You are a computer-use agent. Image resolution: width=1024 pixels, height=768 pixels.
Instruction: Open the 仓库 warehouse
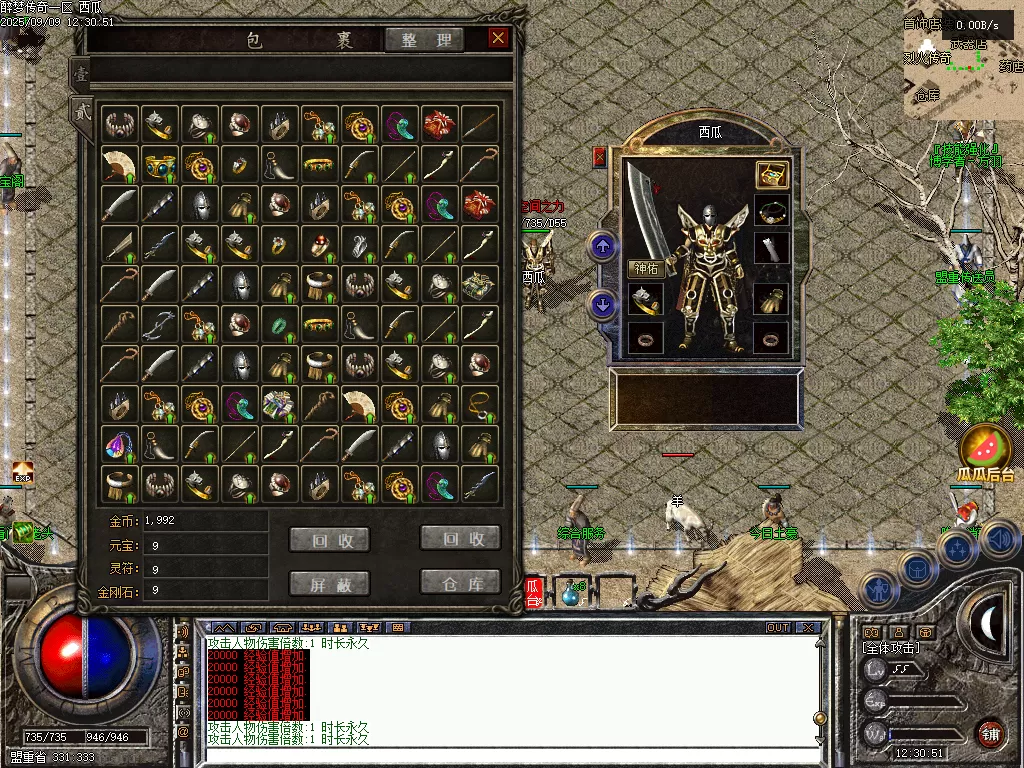(460, 581)
